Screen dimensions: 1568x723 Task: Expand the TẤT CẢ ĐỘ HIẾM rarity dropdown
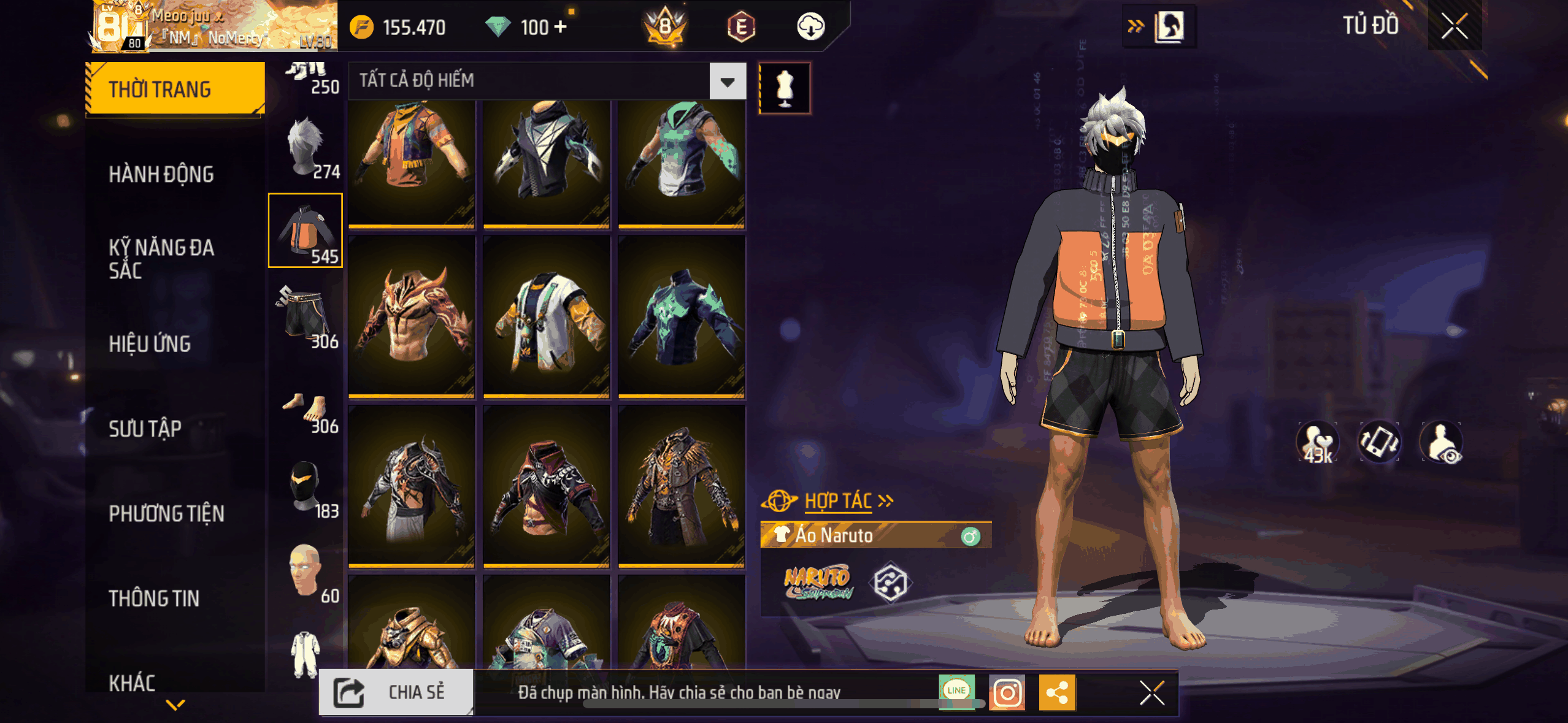tap(728, 81)
